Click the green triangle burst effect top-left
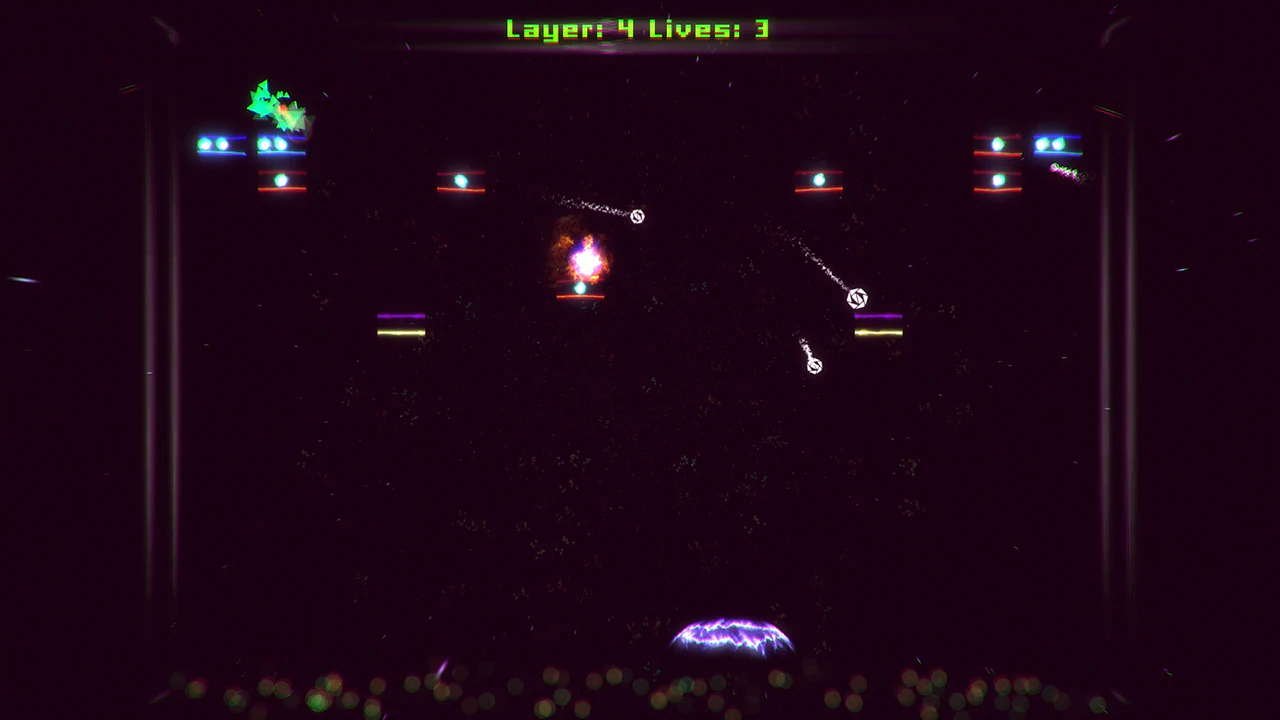The image size is (1280, 720). (x=275, y=103)
